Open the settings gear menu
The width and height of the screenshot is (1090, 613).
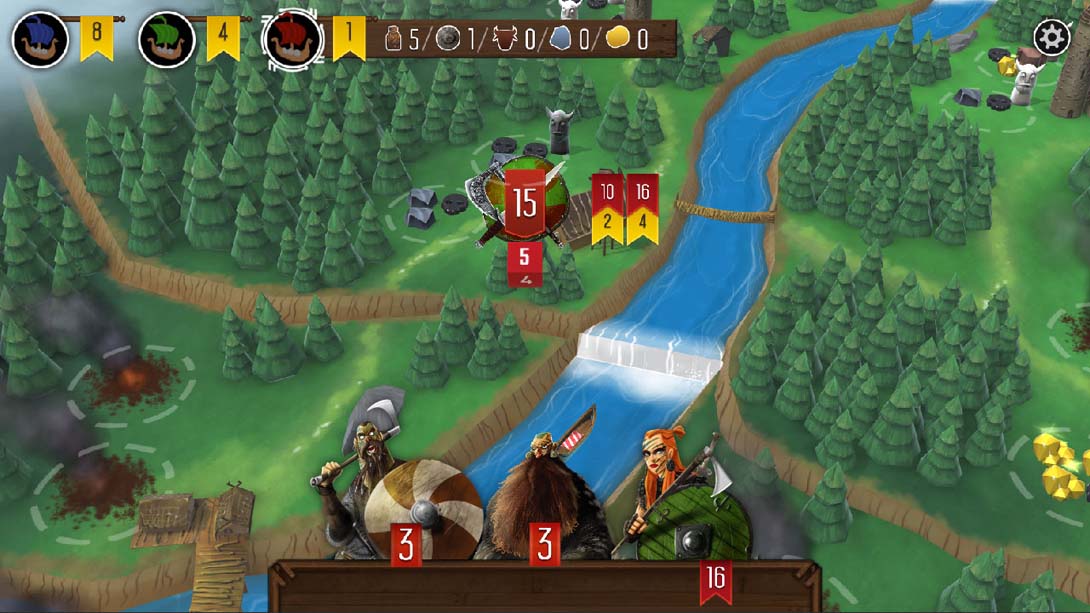click(1051, 38)
